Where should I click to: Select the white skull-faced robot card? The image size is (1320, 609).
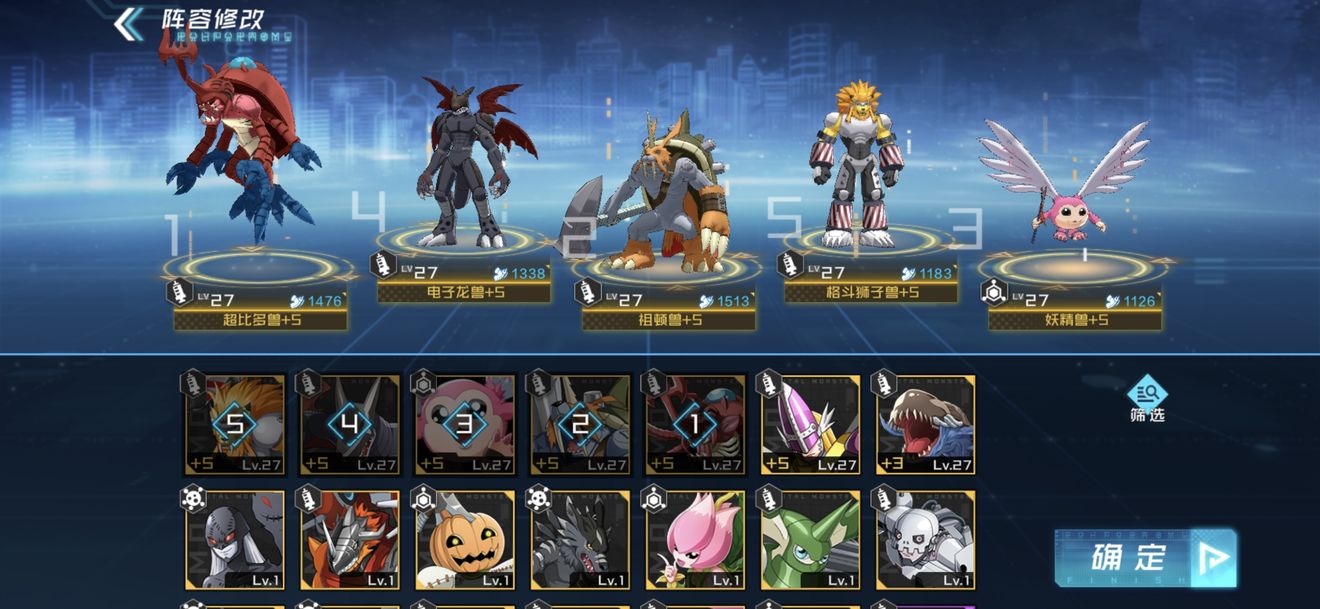point(925,539)
